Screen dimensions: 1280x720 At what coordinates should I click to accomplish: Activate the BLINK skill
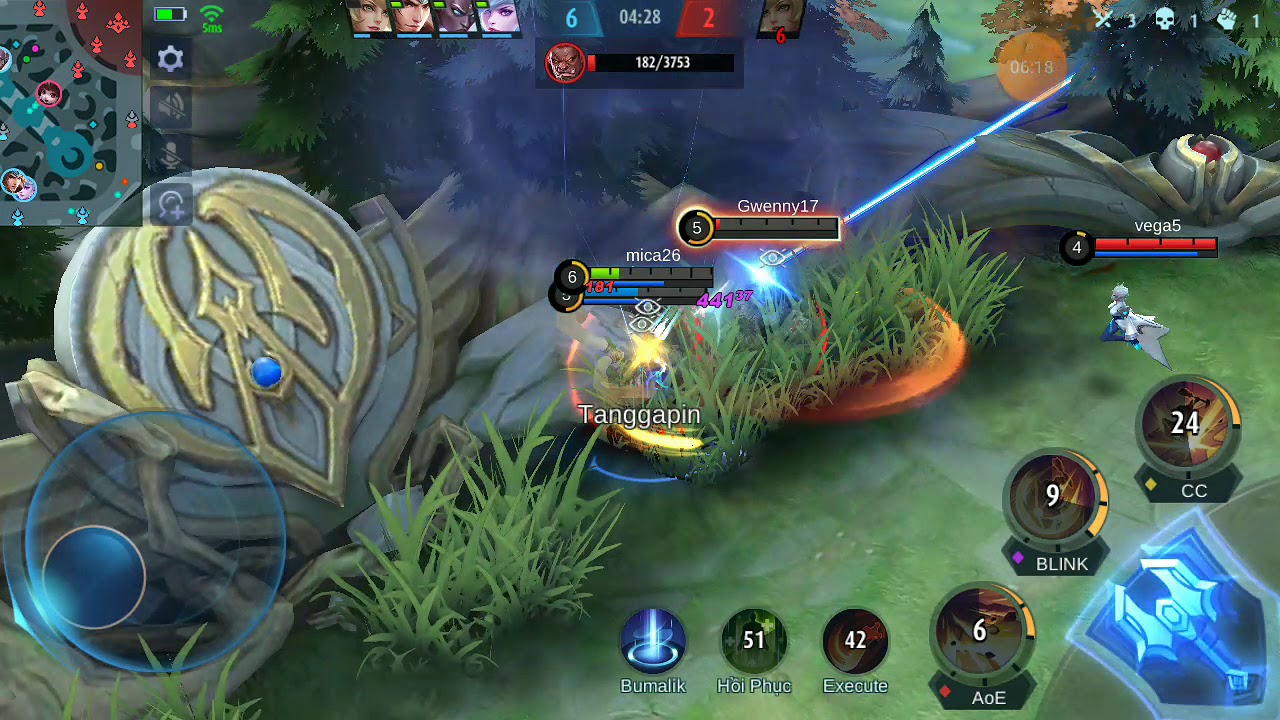coord(1054,498)
